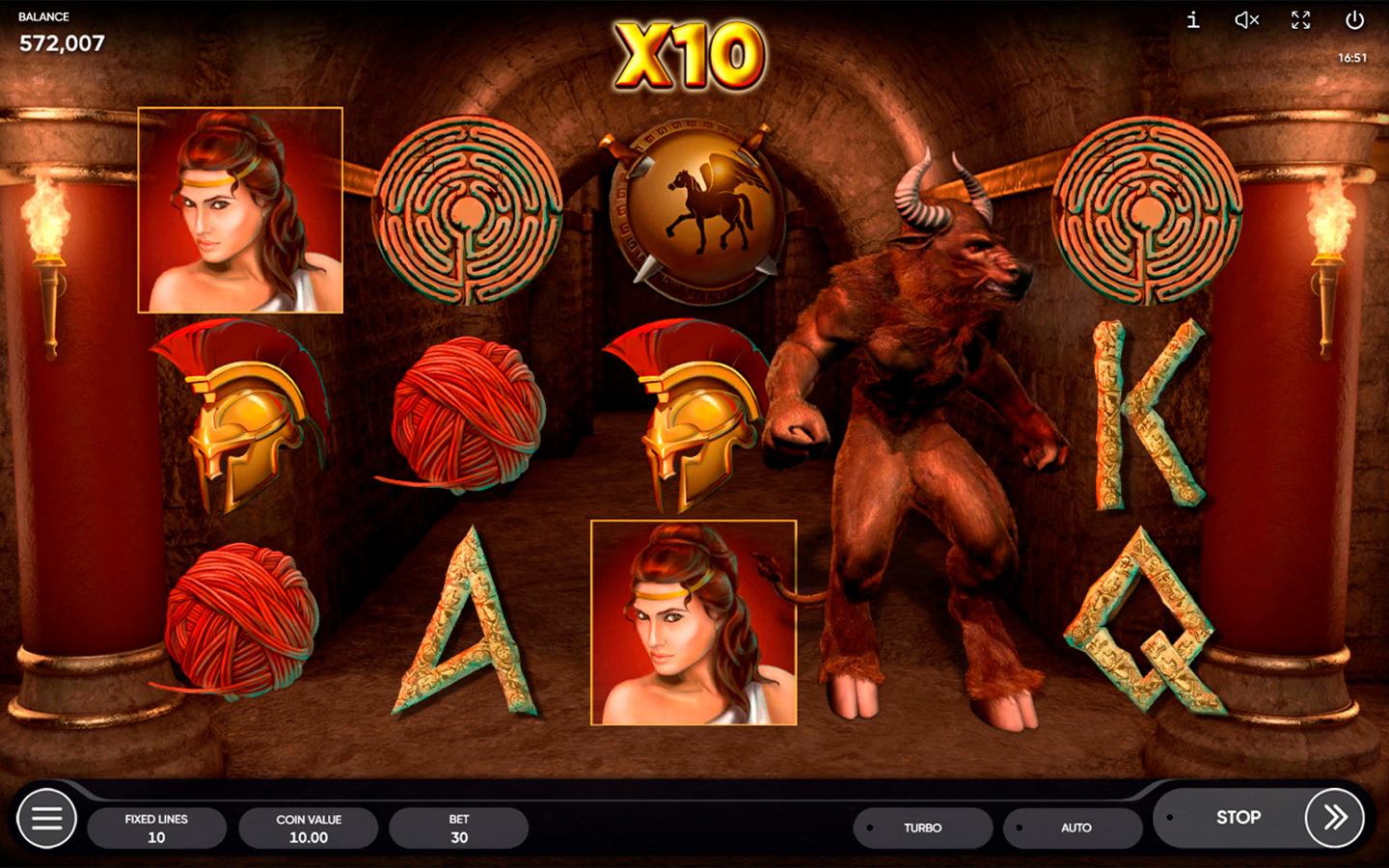Open the game information panel via the i icon
The image size is (1389, 868).
point(1192,20)
